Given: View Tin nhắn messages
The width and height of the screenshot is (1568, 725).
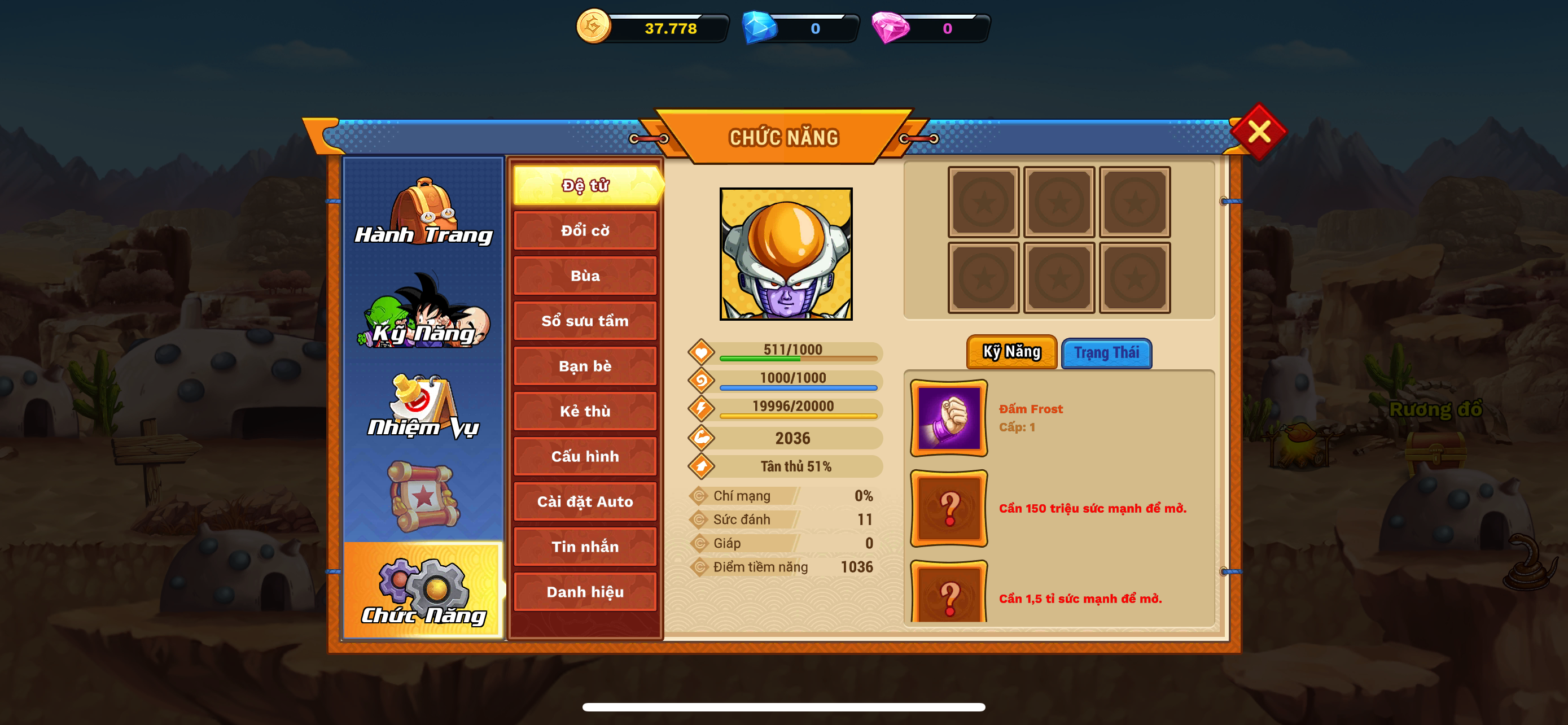Looking at the screenshot, I should tap(585, 547).
